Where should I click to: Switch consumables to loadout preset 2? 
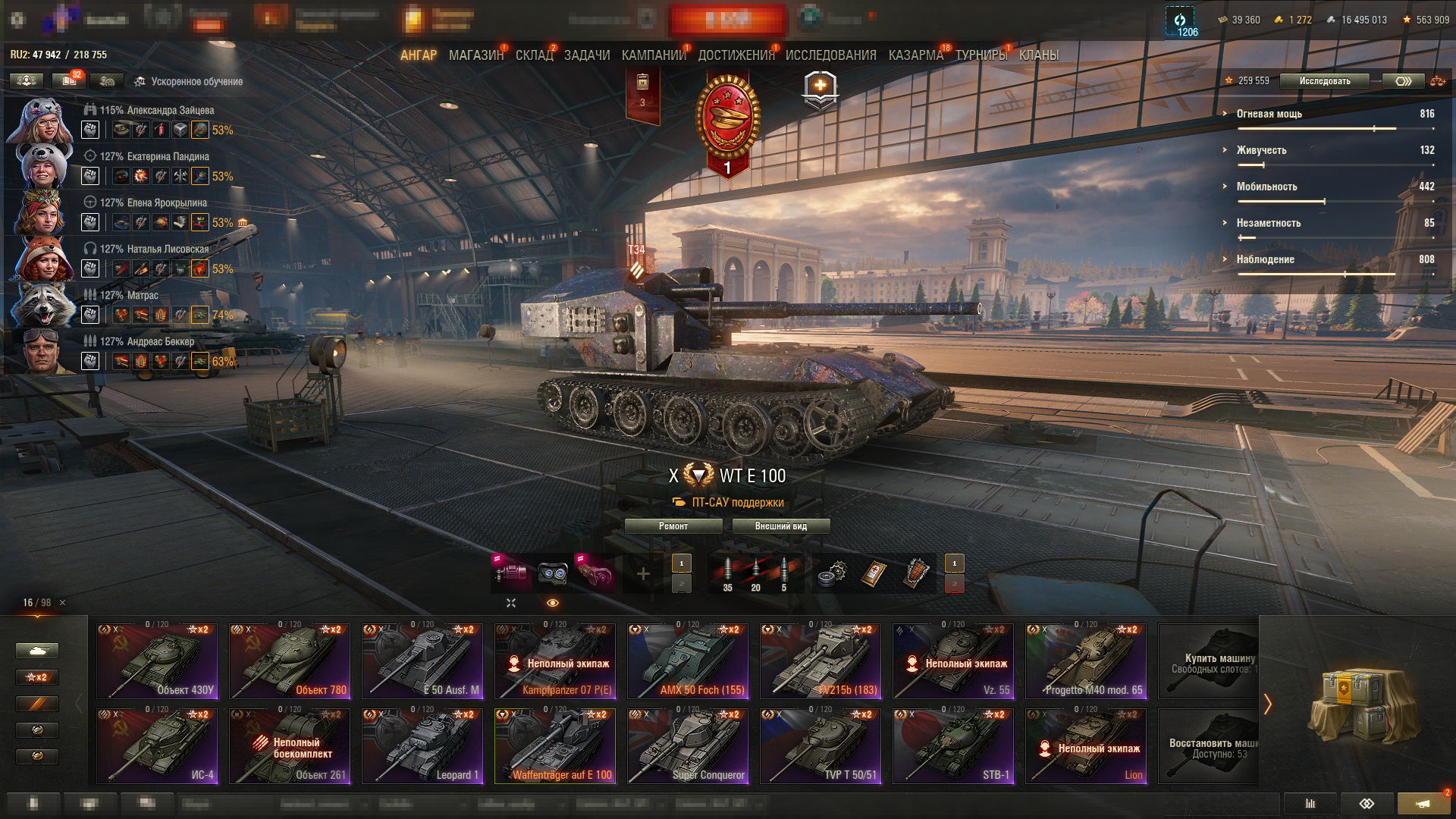pos(954,584)
